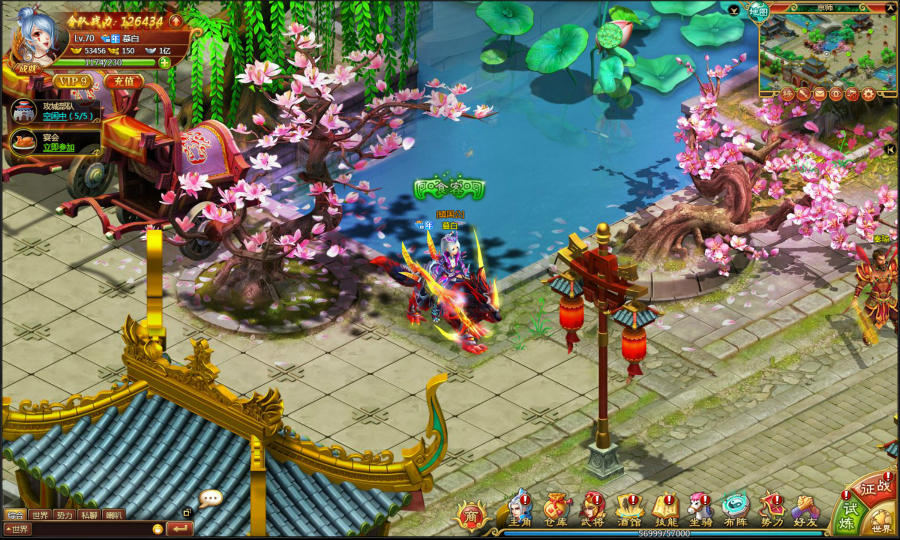This screenshot has width=900, height=540.
Task: Open the VIP 9 privileges
Action: click(x=72, y=80)
